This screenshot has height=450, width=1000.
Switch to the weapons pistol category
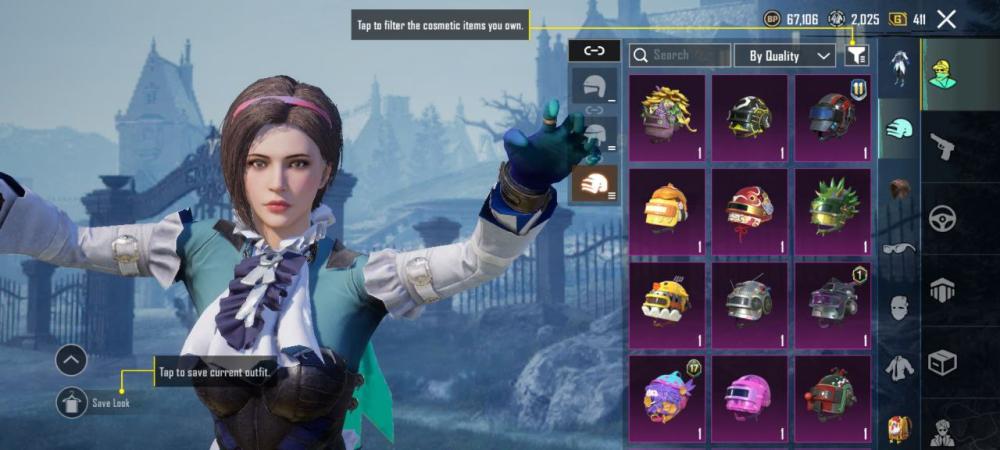942,148
